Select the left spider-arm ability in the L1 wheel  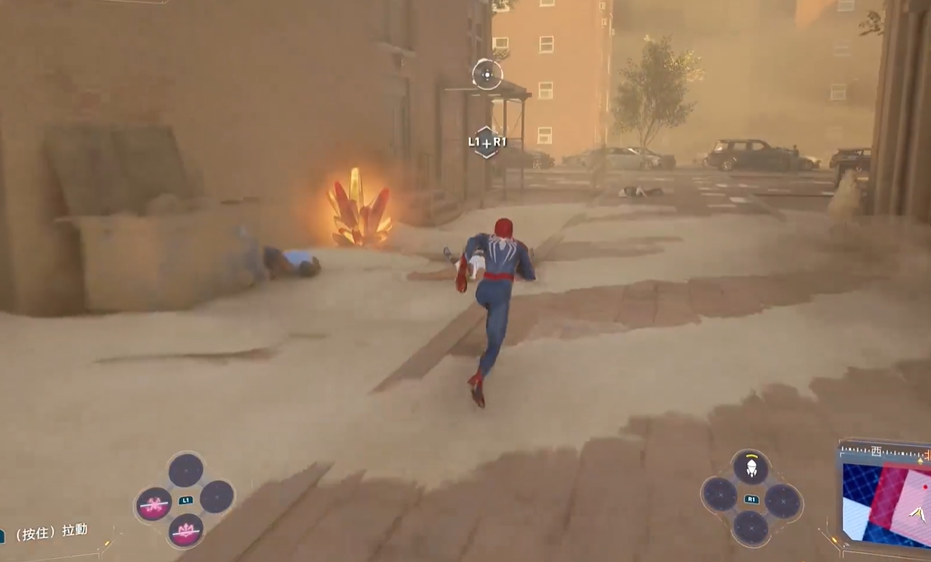pos(153,504)
